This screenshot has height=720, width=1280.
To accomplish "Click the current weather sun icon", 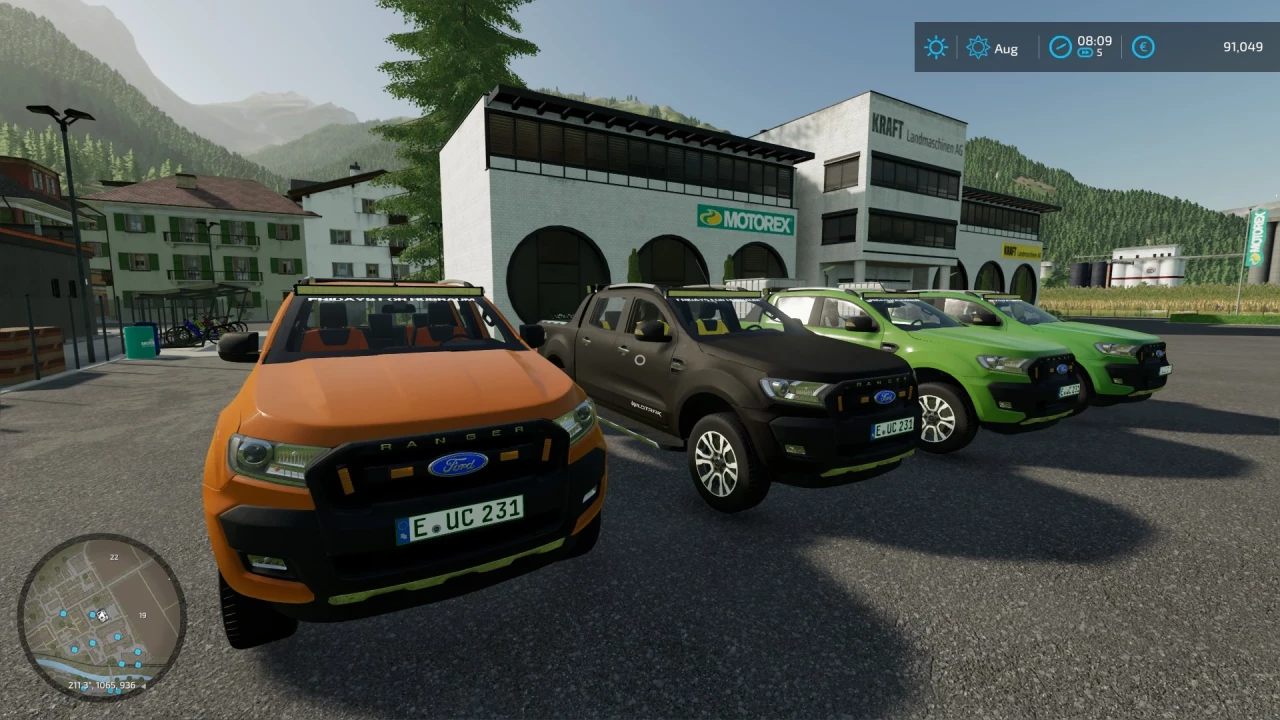I will (x=936, y=47).
